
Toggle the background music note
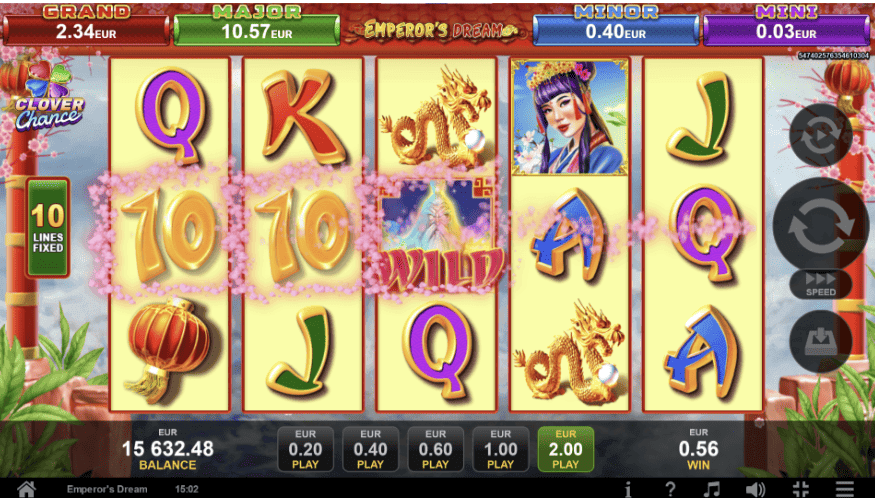[x=712, y=489]
